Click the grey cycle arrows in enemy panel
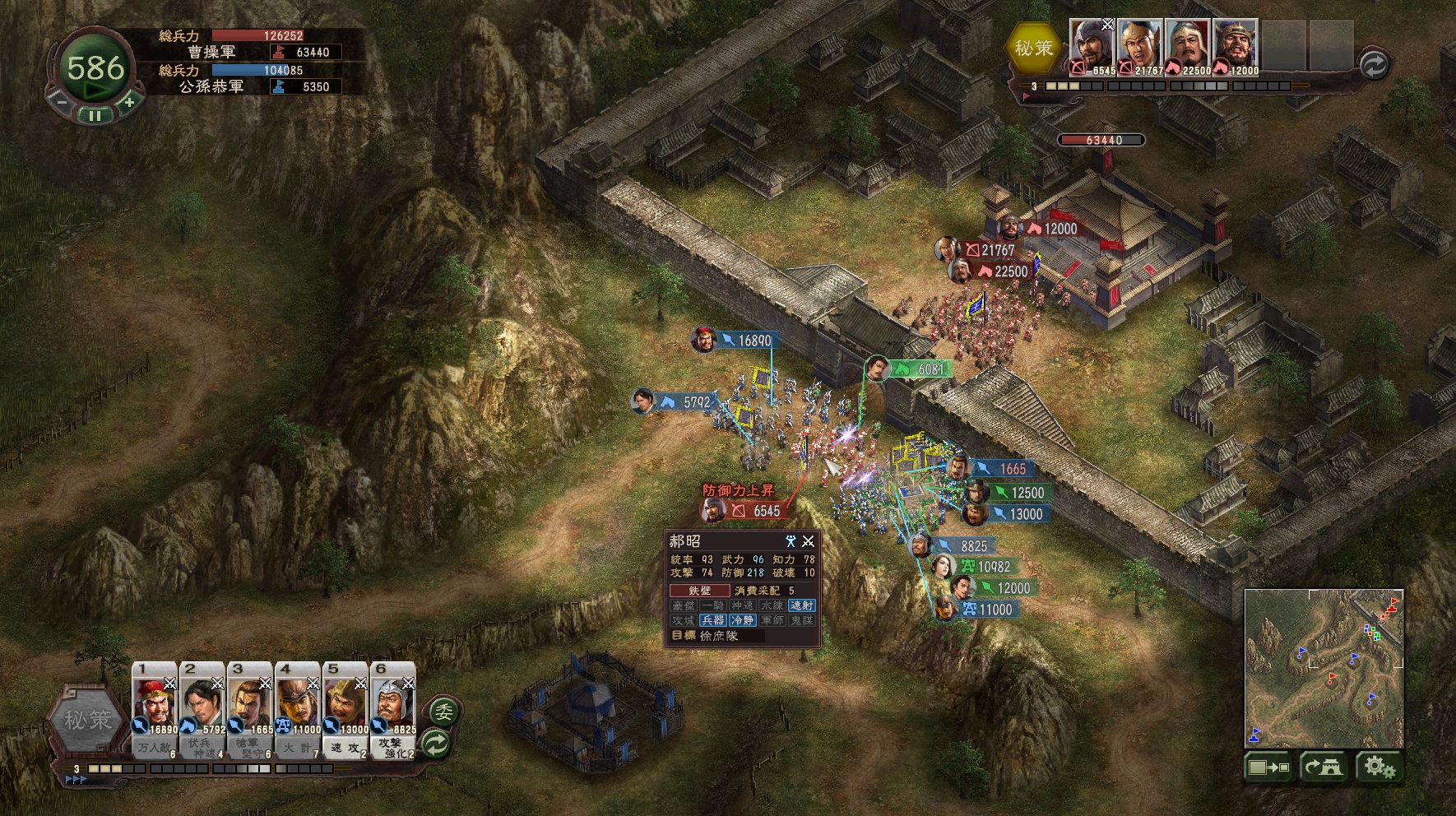Viewport: 1456px width, 816px height. pyautogui.click(x=1373, y=64)
